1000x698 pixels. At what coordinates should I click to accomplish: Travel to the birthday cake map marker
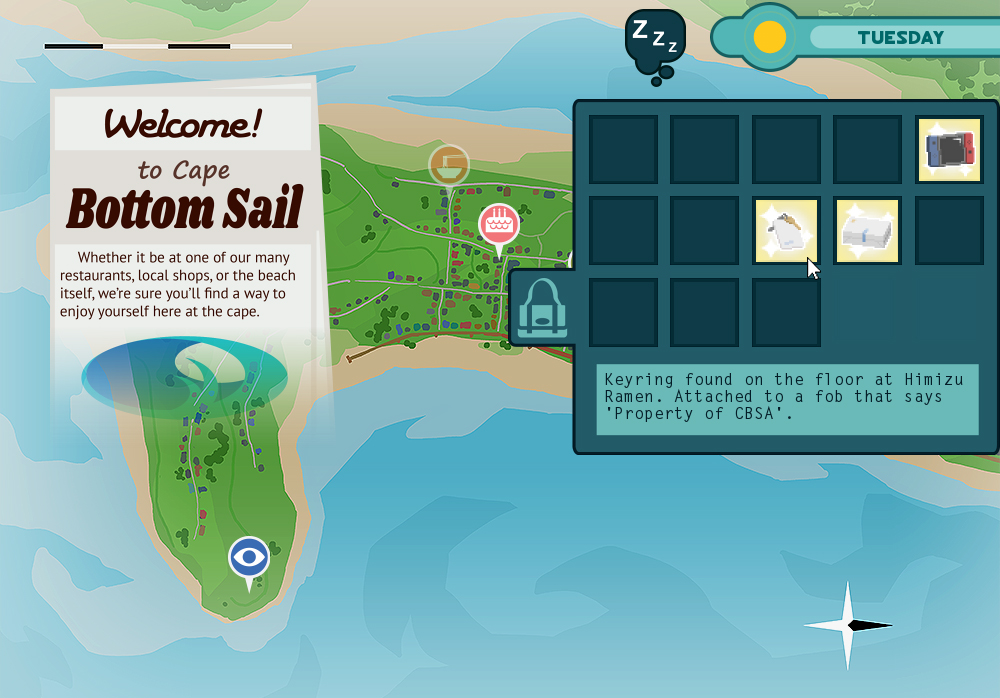498,224
